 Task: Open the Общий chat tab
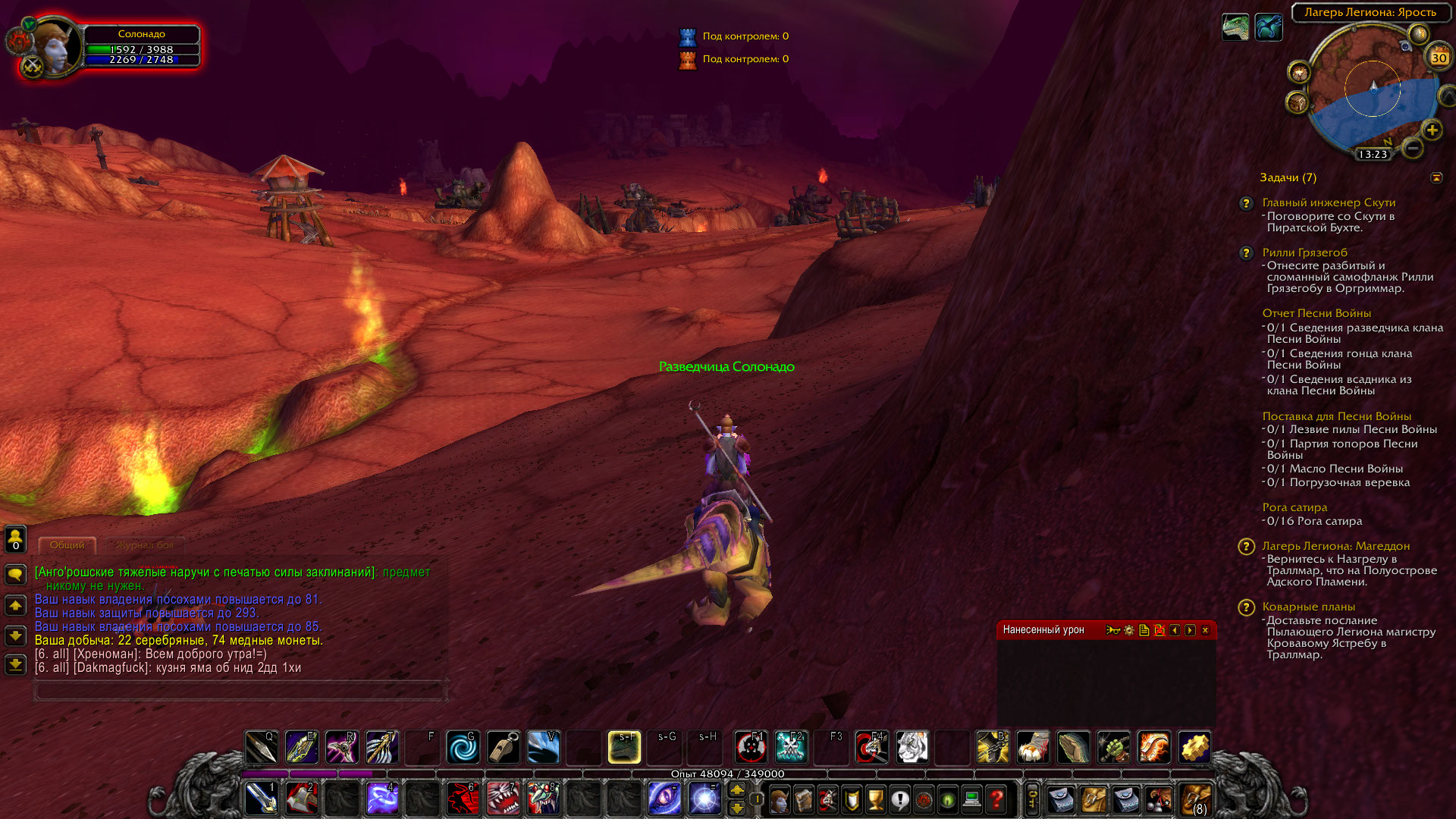(x=67, y=545)
